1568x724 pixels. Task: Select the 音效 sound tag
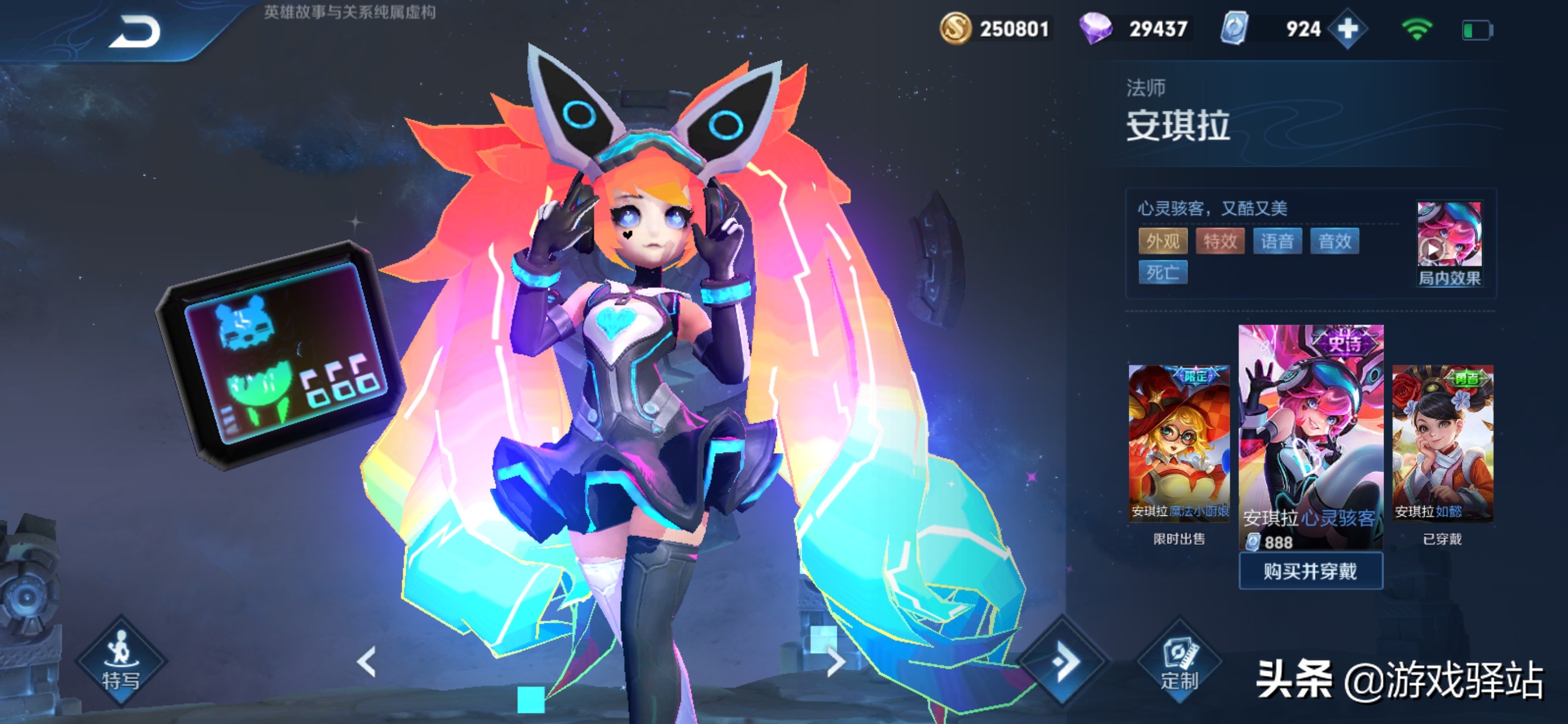(x=1334, y=241)
